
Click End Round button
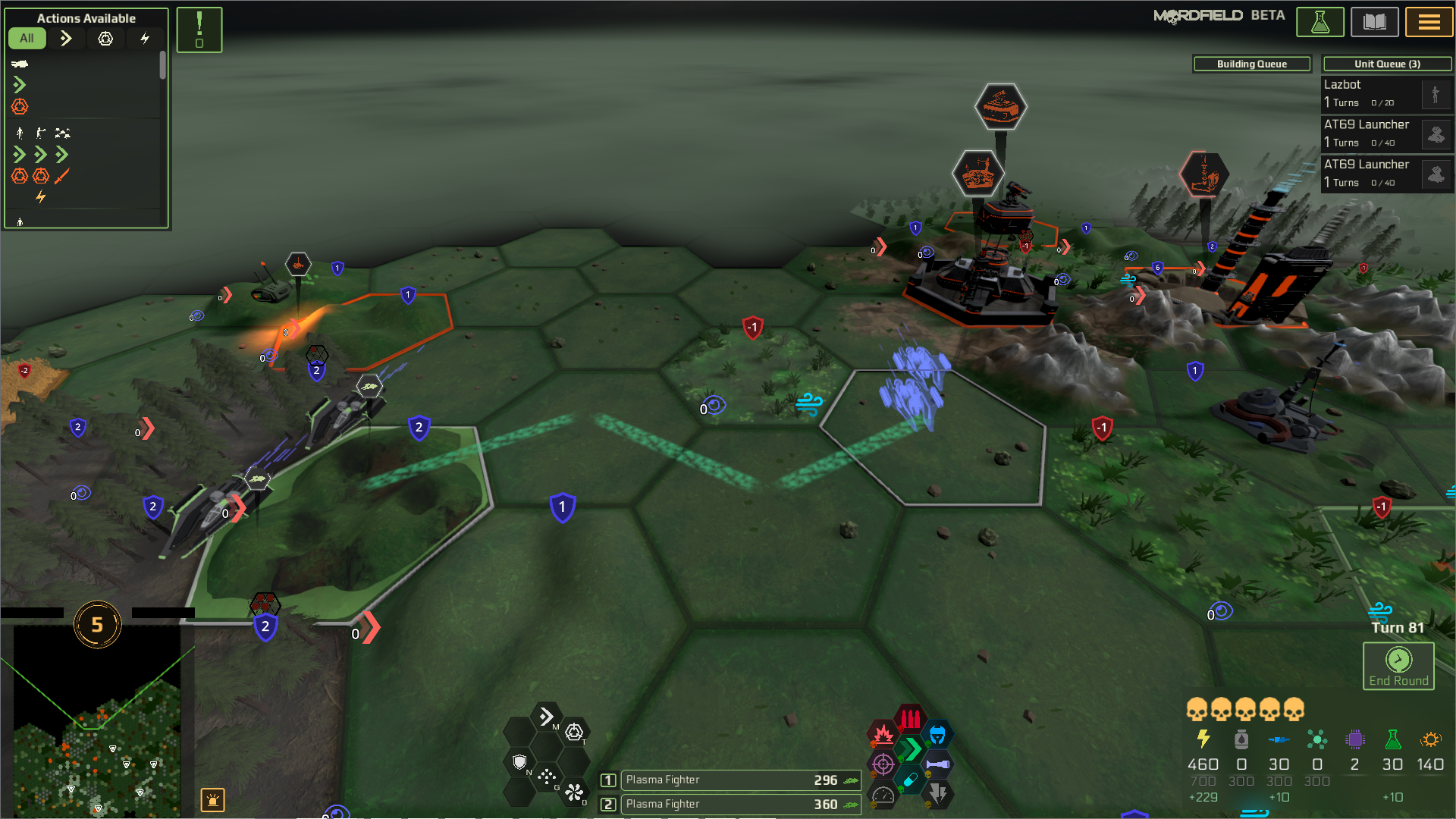pyautogui.click(x=1398, y=666)
